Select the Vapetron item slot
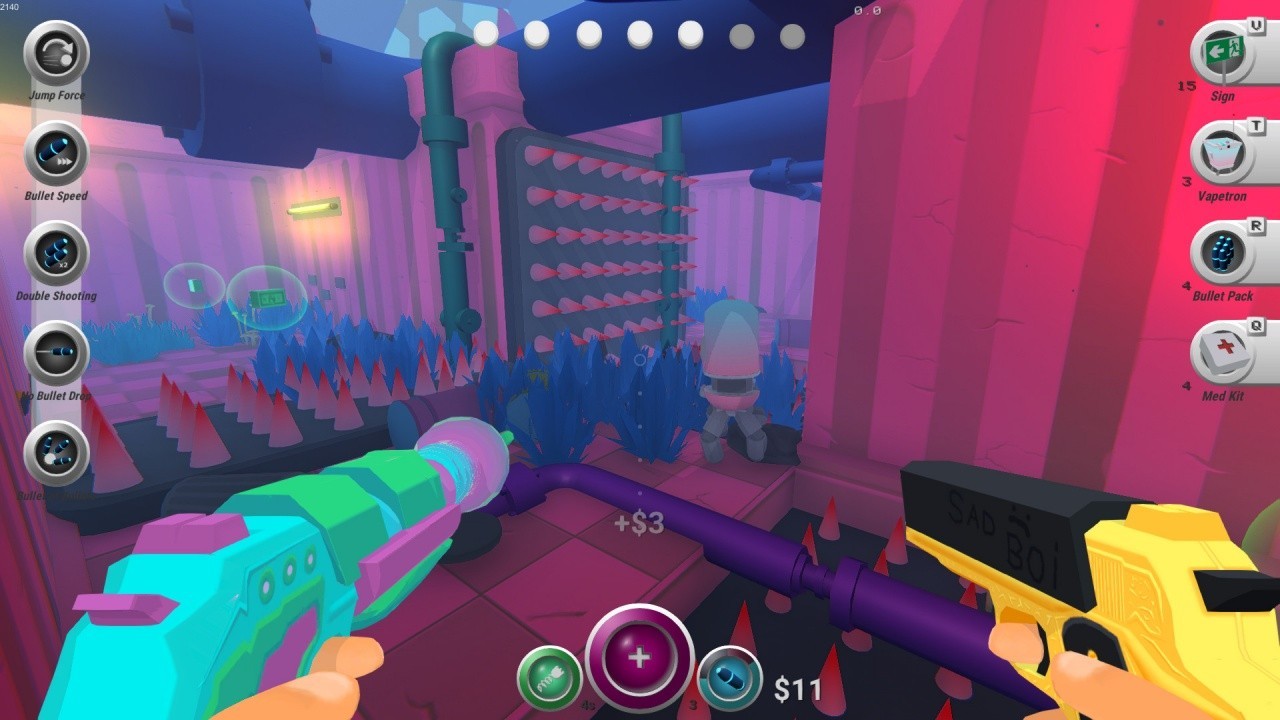The image size is (1280, 720). (x=1222, y=153)
